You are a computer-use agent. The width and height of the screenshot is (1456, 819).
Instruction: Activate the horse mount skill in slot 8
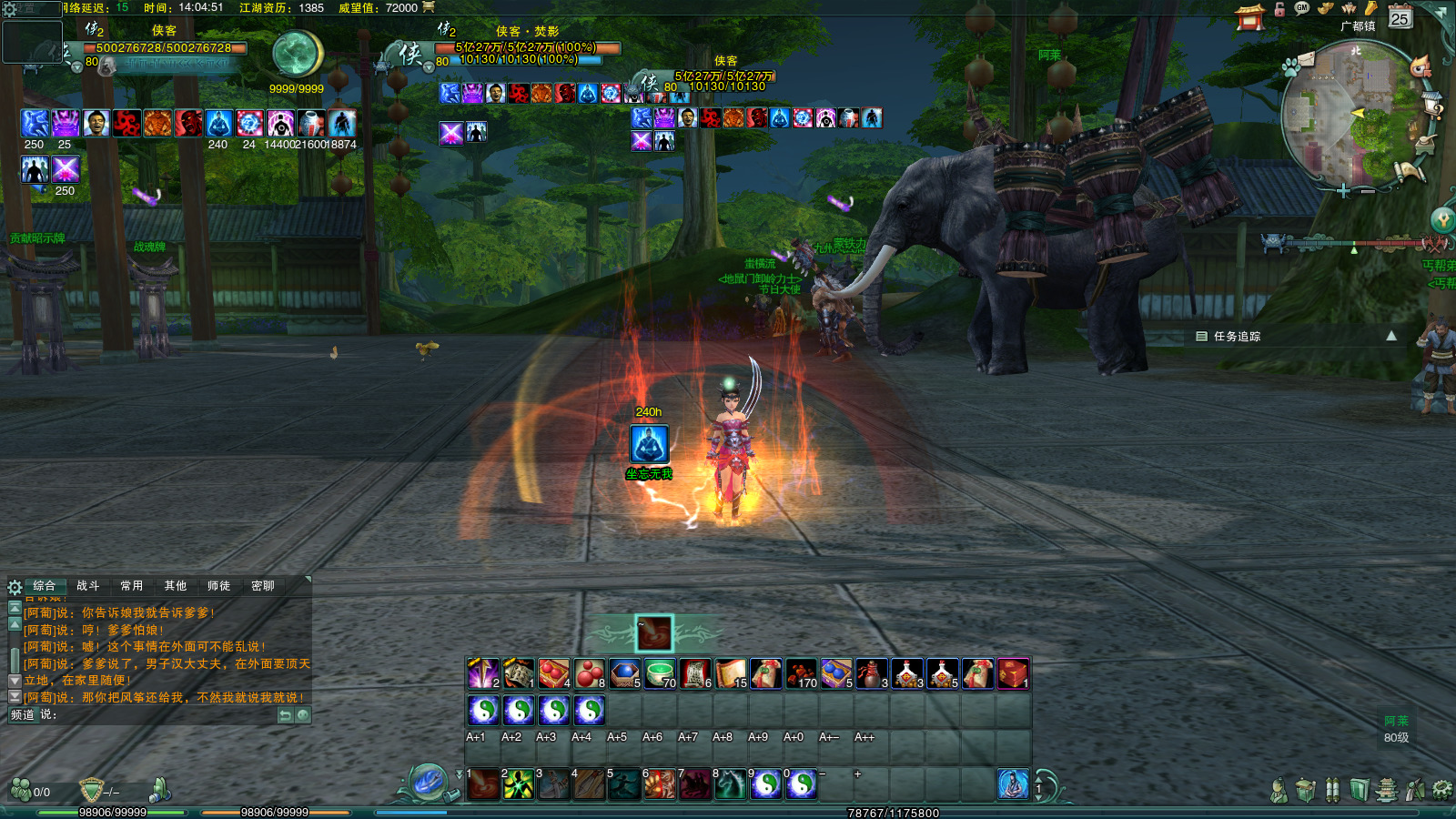[x=731, y=784]
